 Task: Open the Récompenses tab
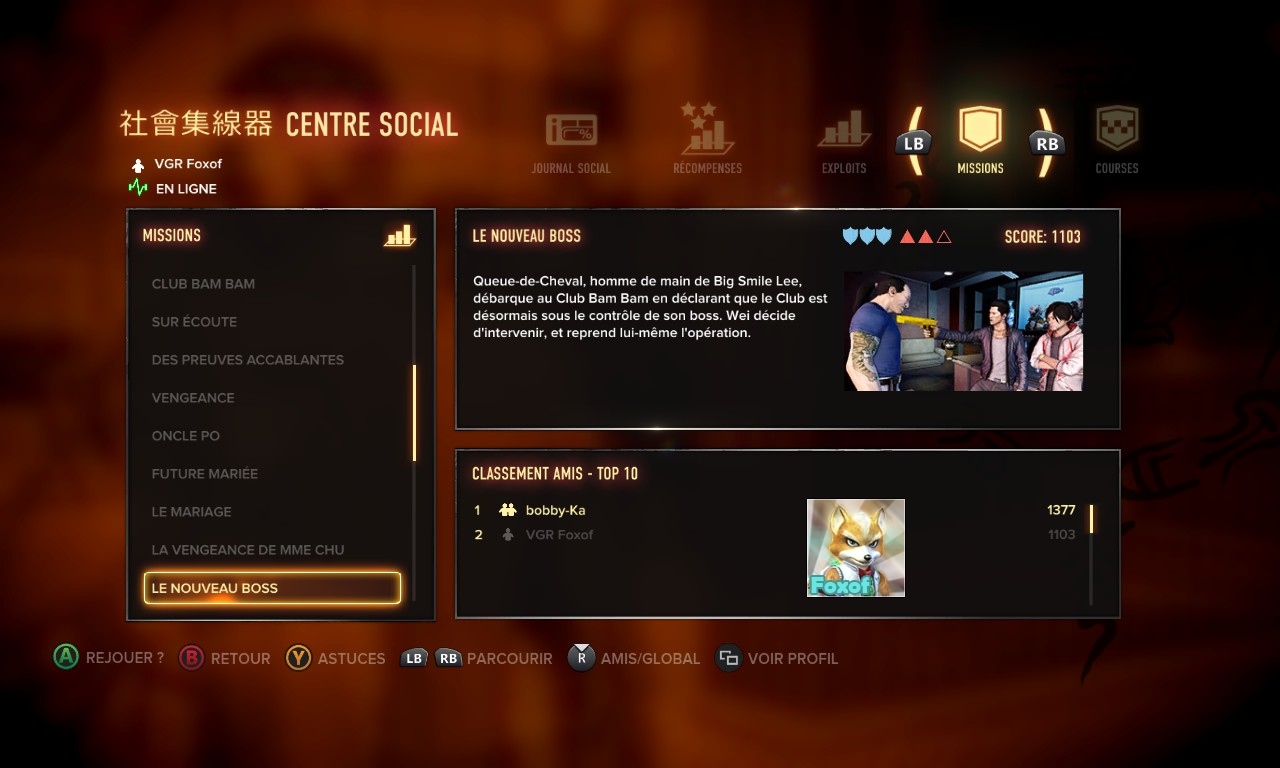707,142
